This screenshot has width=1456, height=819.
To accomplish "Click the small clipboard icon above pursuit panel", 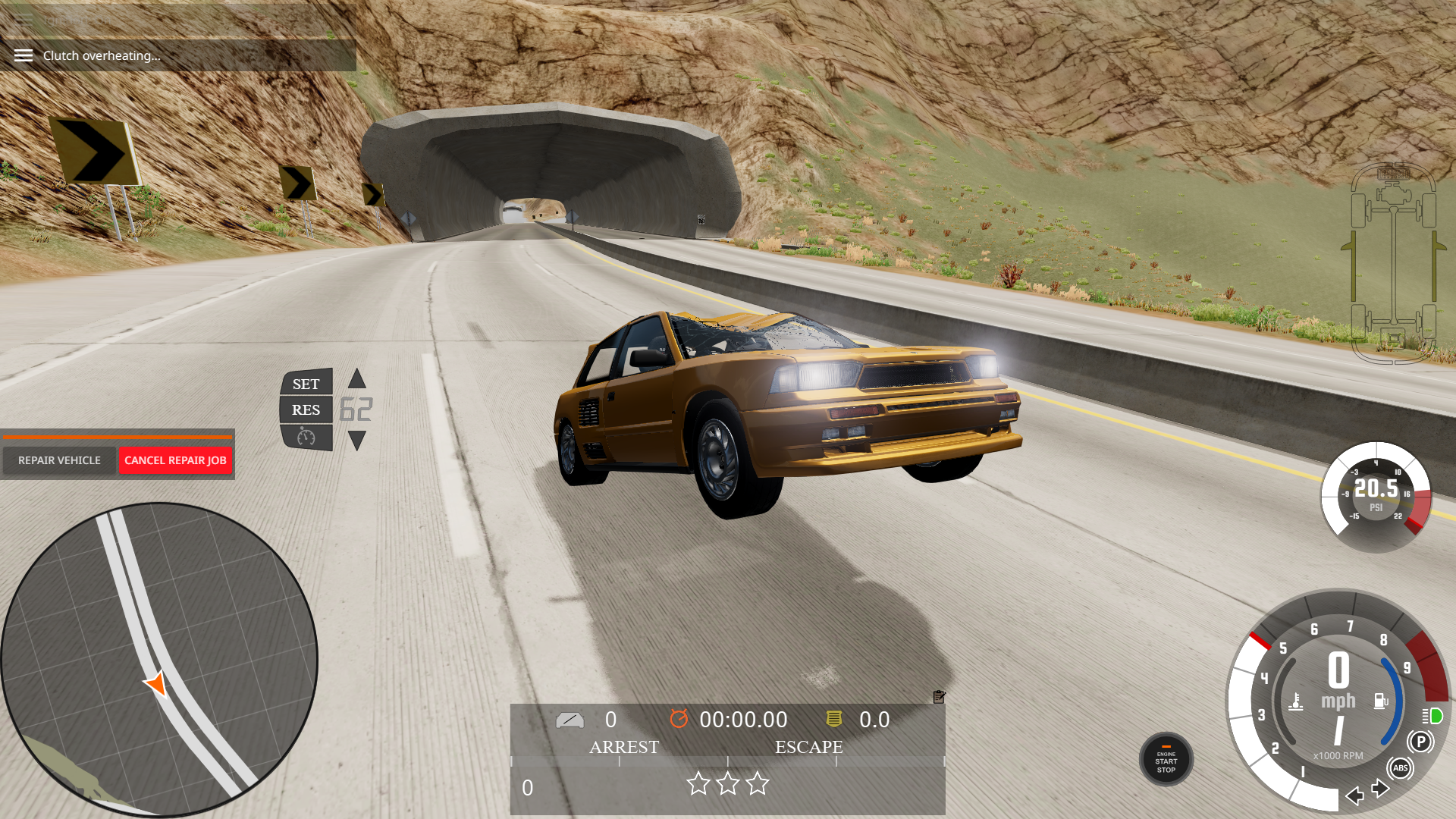I will (x=939, y=696).
